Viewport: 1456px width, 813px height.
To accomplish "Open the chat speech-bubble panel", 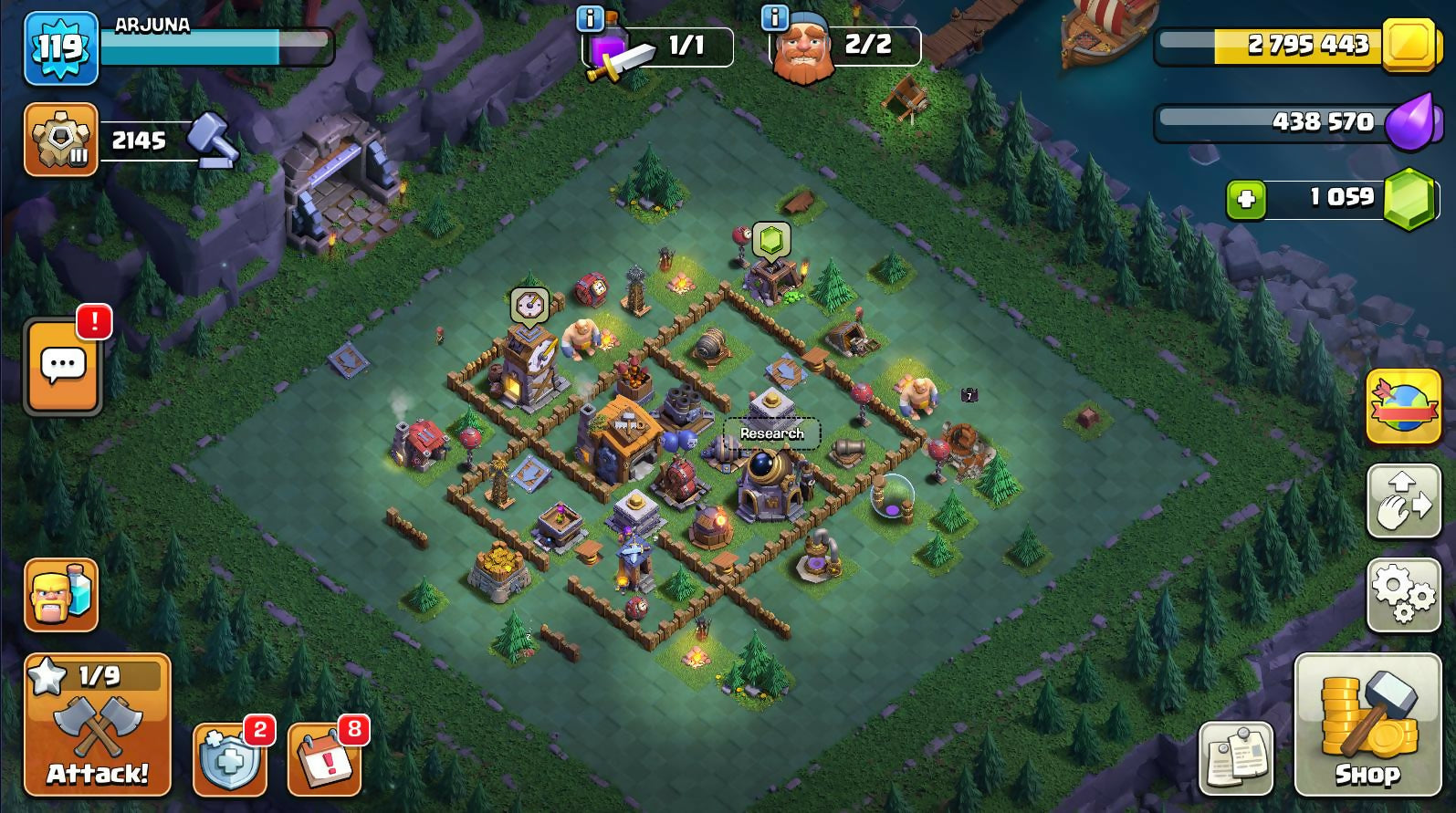I will tap(62, 367).
